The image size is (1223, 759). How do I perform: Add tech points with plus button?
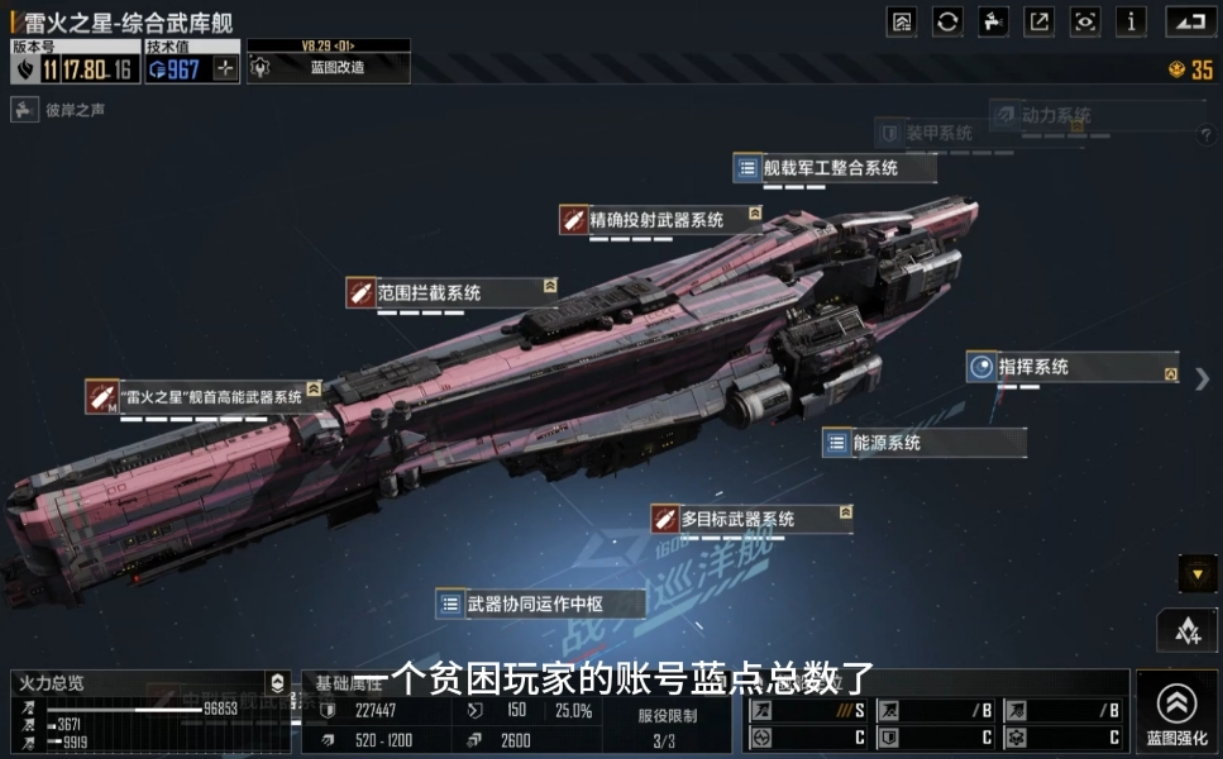(x=226, y=69)
